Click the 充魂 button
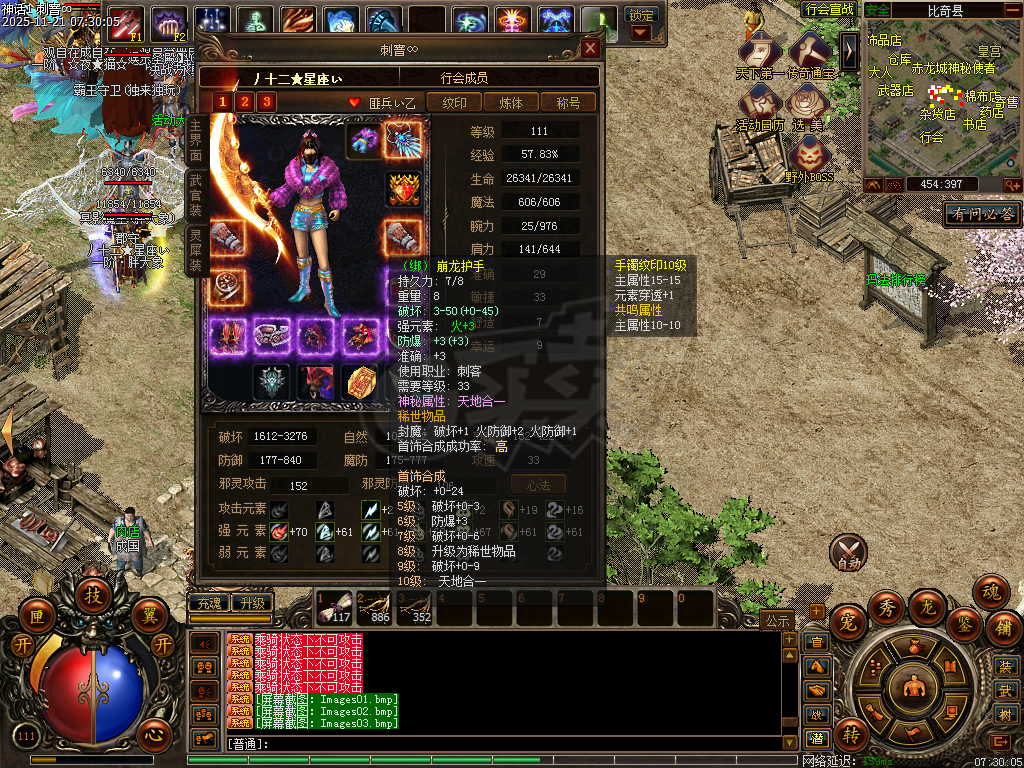This screenshot has height=768, width=1024. coord(208,603)
